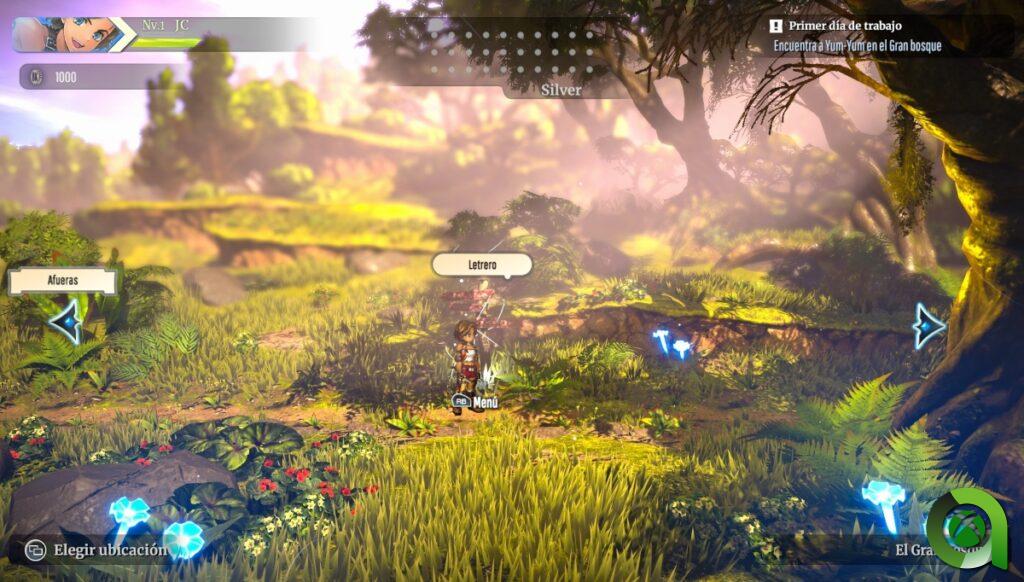Image resolution: width=1024 pixels, height=582 pixels.
Task: Click the right travel arrow
Action: (929, 325)
